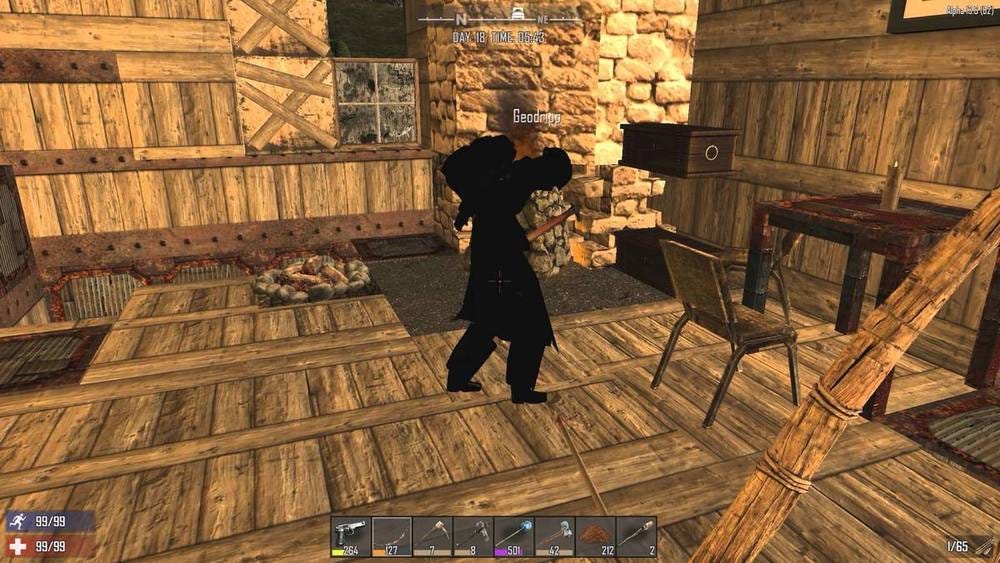This screenshot has width=1000, height=563.
Task: Select the torch slot with count 2
Action: tap(636, 536)
